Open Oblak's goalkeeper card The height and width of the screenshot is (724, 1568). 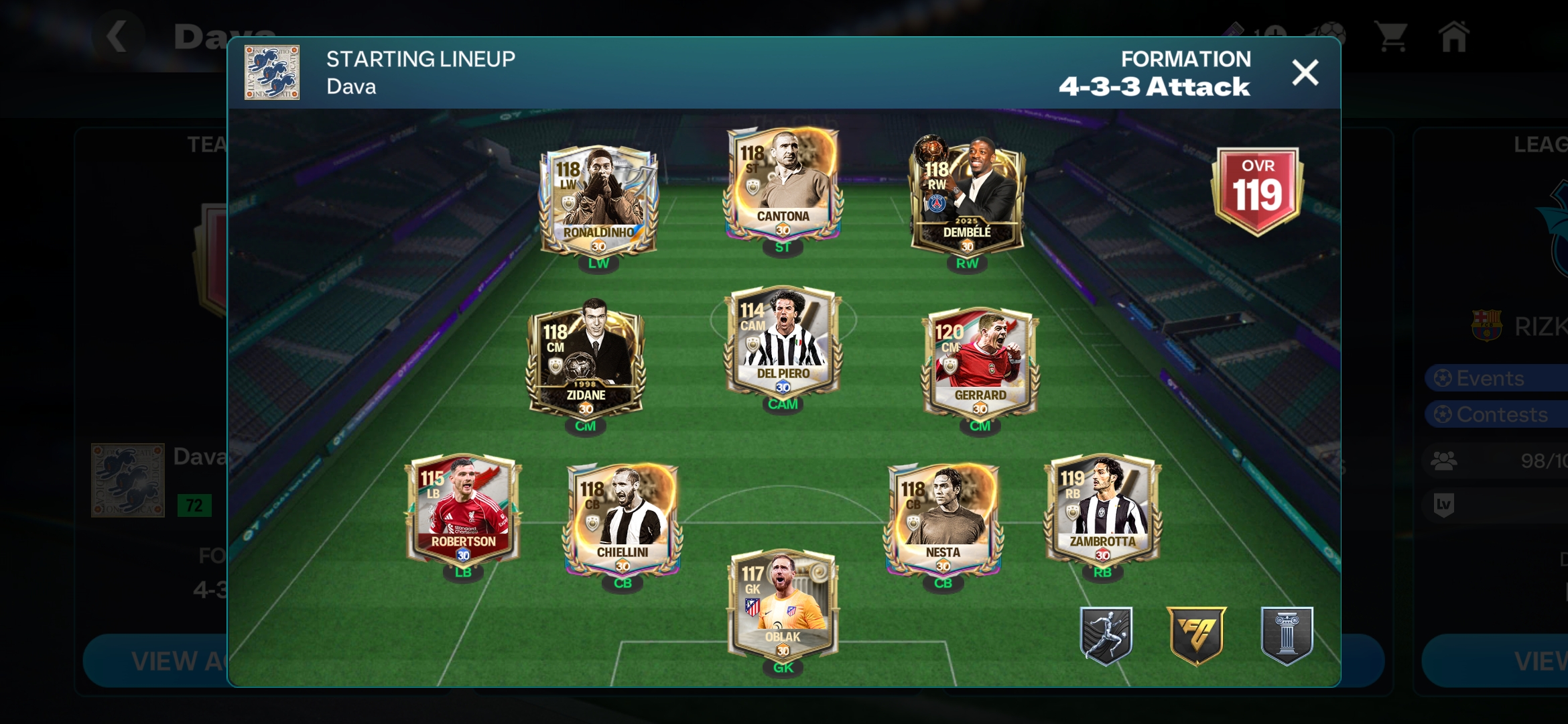tap(783, 605)
